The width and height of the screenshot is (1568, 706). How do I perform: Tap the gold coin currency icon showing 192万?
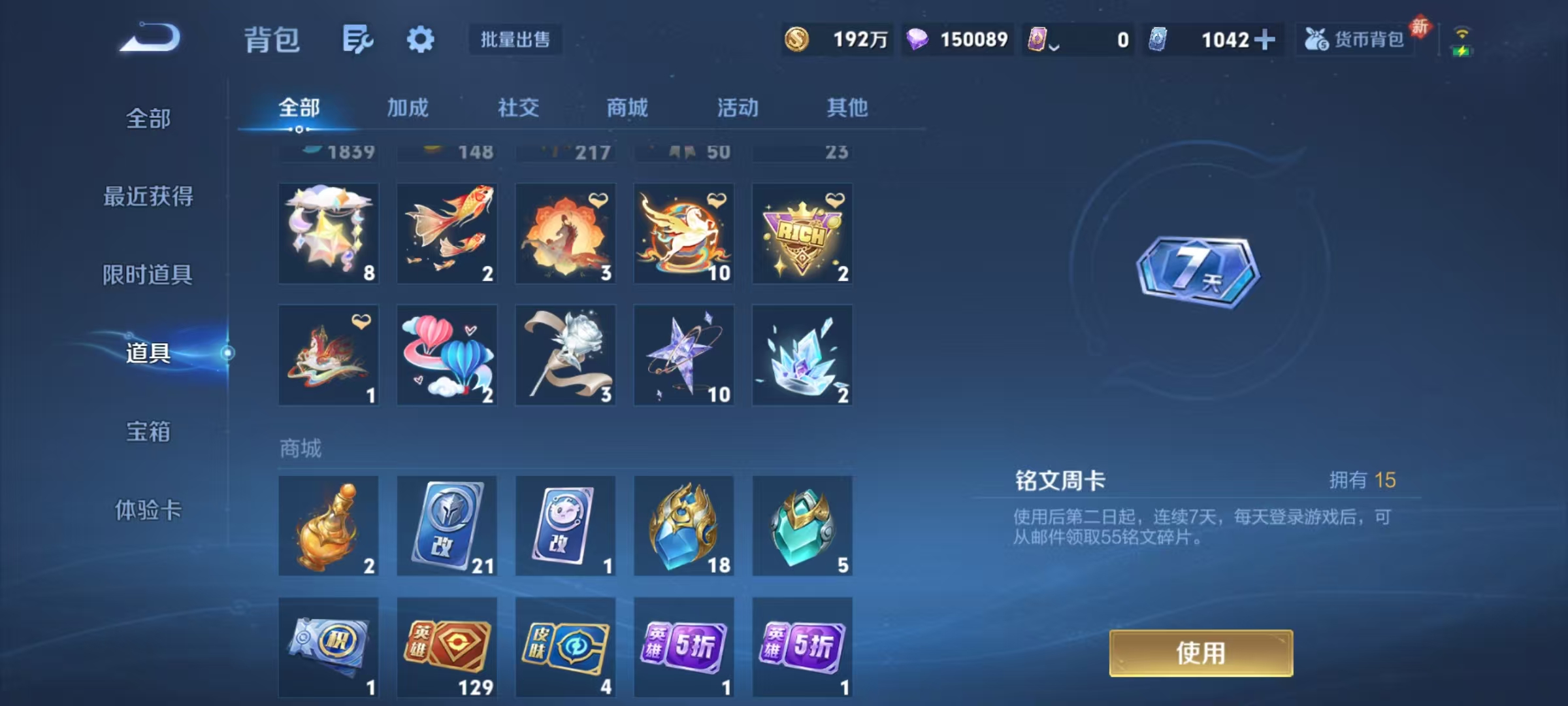(798, 39)
